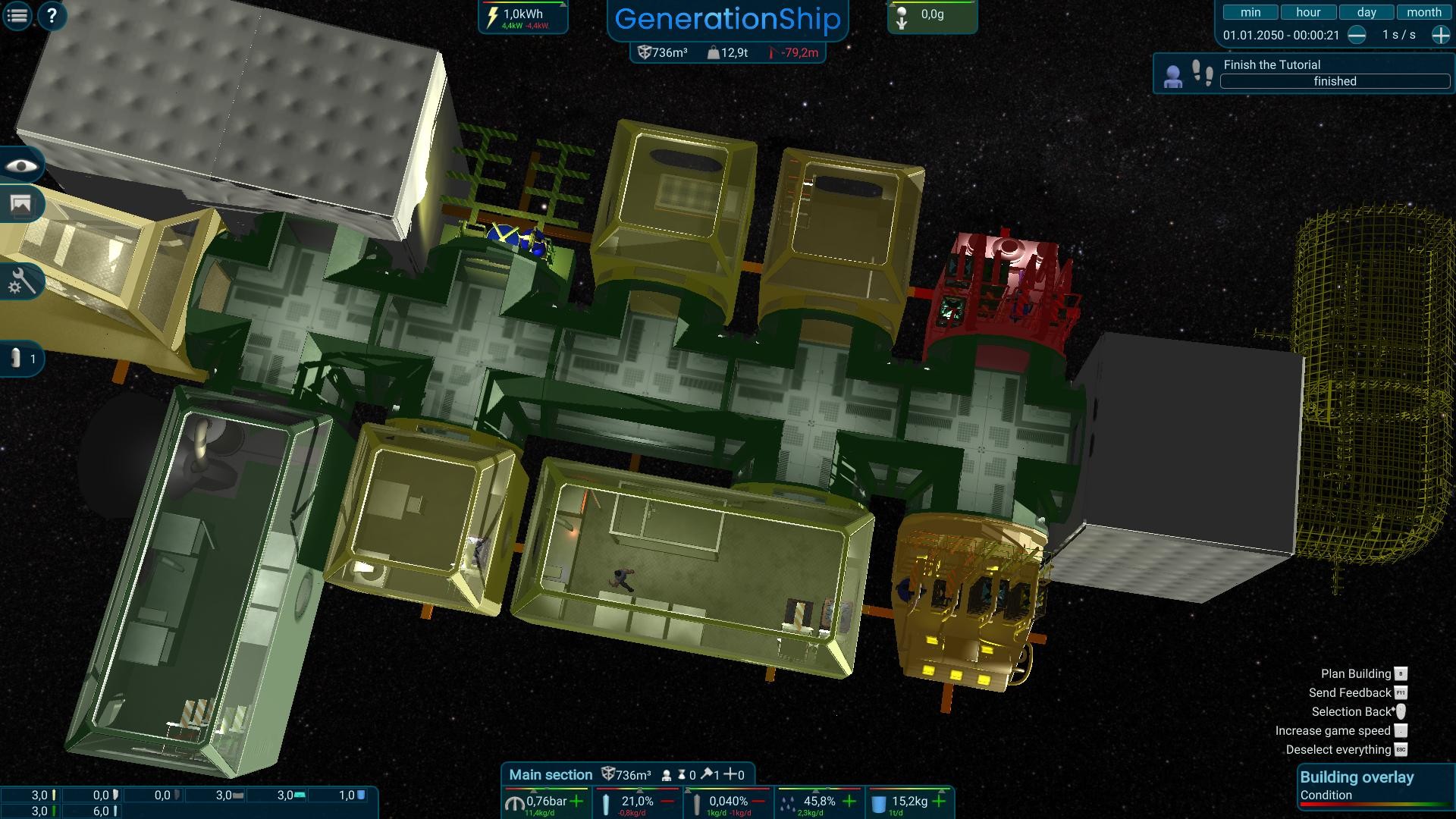Click the plus stepper to increase game speed
Image resolution: width=1456 pixels, height=819 pixels.
click(x=1440, y=34)
